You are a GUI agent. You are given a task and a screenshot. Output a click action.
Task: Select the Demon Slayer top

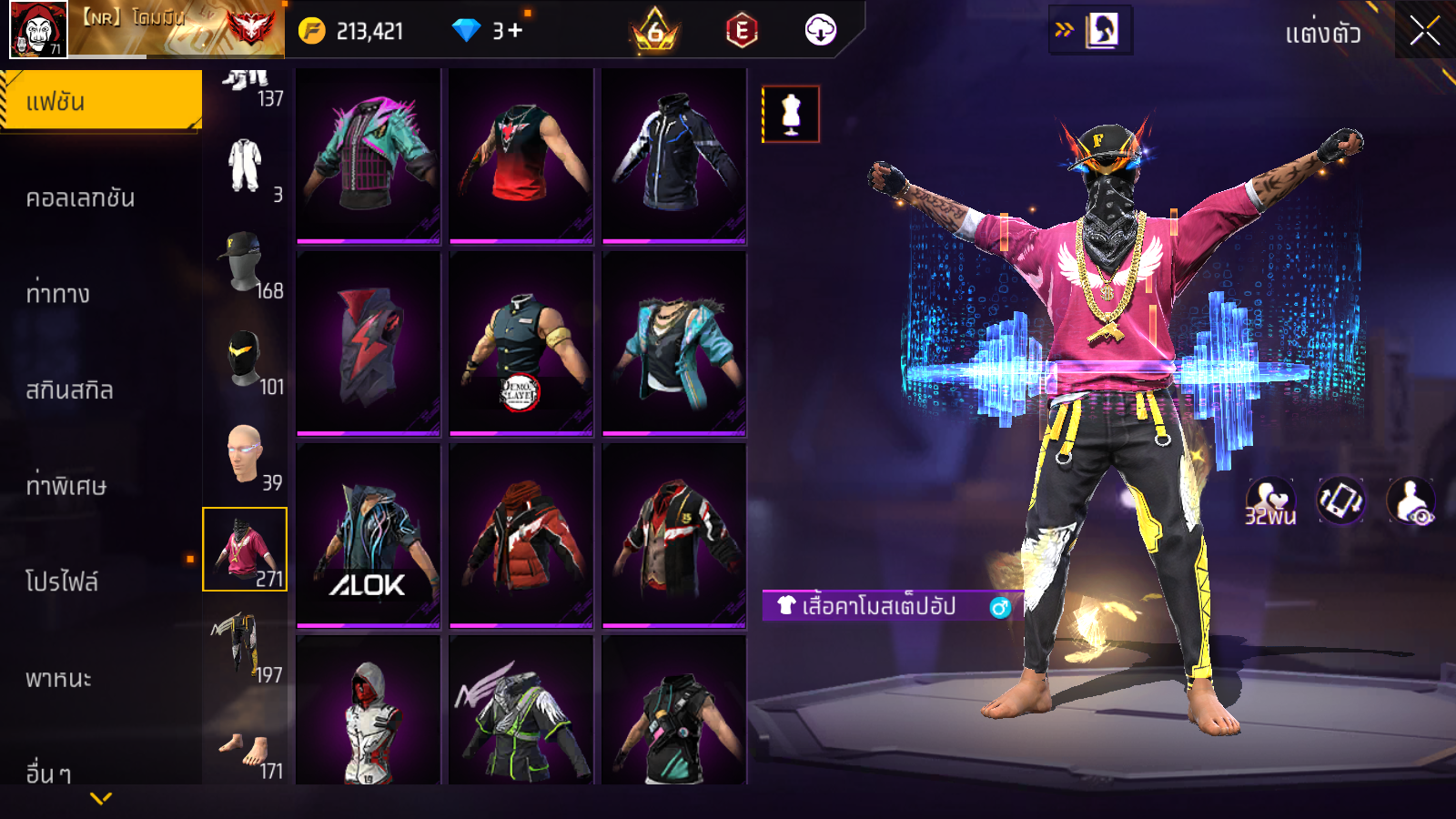521,344
